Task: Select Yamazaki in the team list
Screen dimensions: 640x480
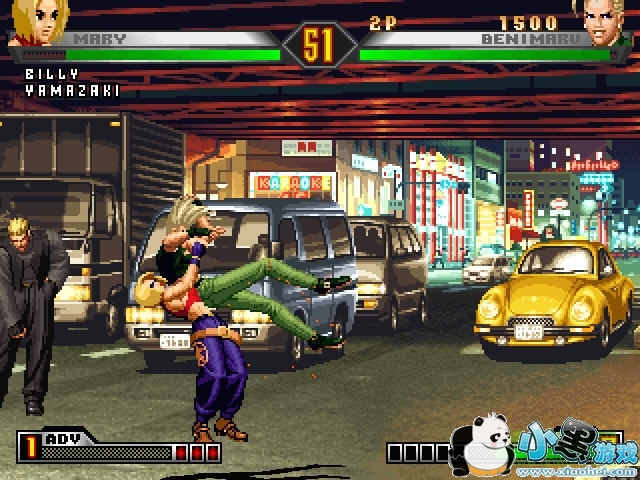Action: pyautogui.click(x=73, y=90)
